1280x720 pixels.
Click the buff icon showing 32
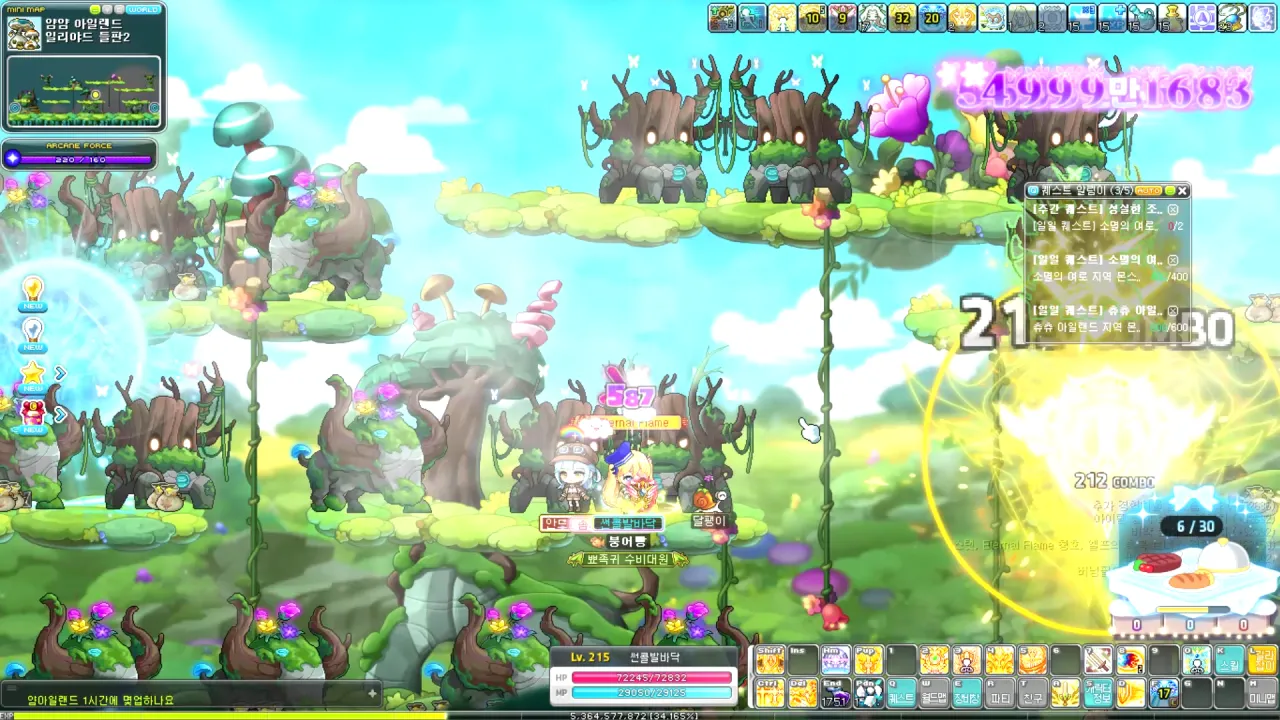[x=903, y=18]
